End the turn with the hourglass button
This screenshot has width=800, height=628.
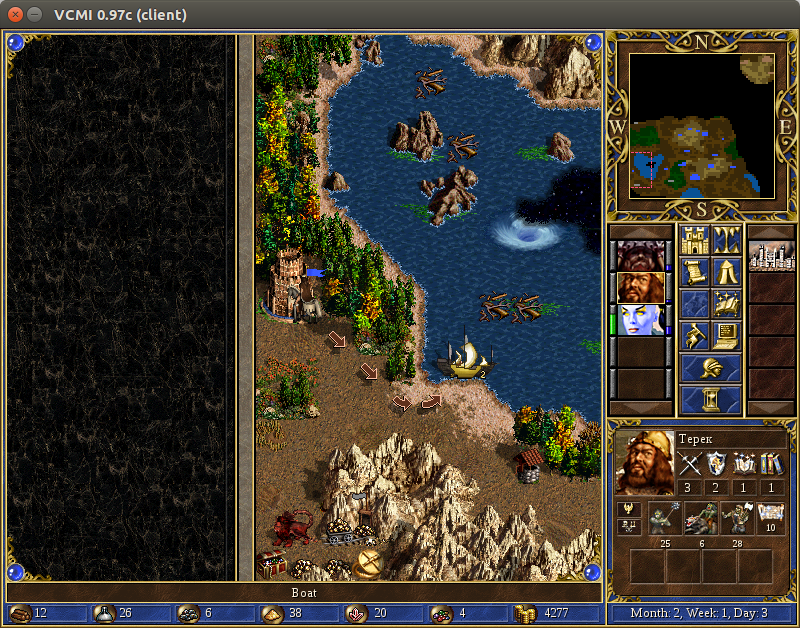tap(710, 400)
